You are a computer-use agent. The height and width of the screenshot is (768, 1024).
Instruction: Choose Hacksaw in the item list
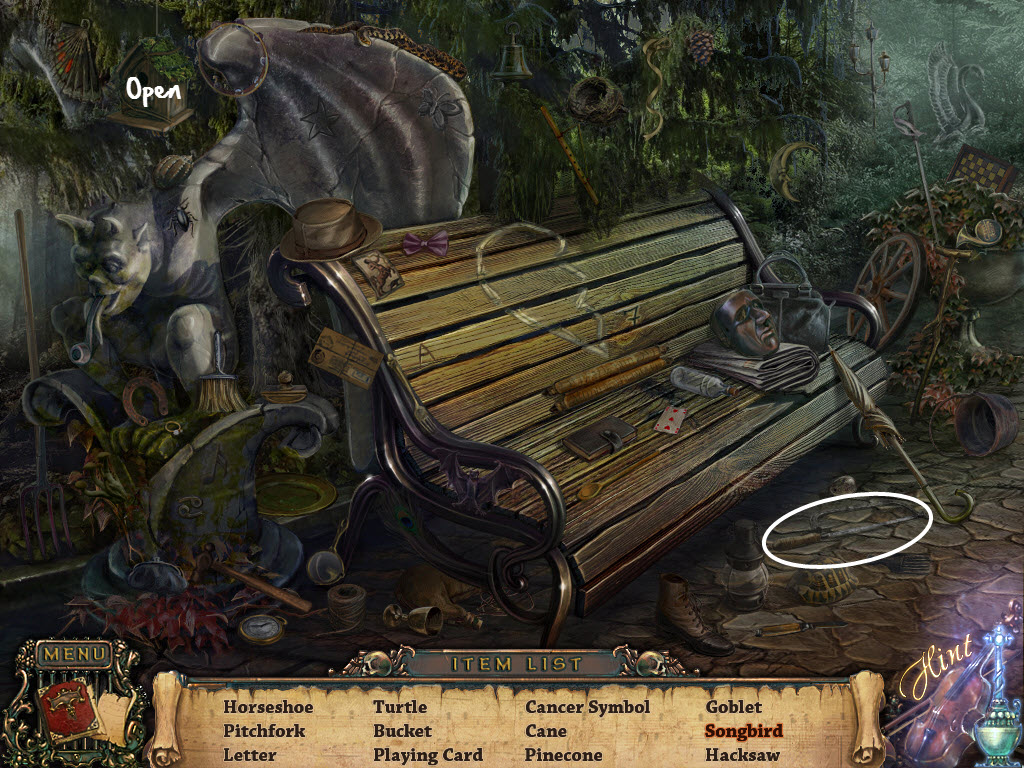tap(742, 755)
